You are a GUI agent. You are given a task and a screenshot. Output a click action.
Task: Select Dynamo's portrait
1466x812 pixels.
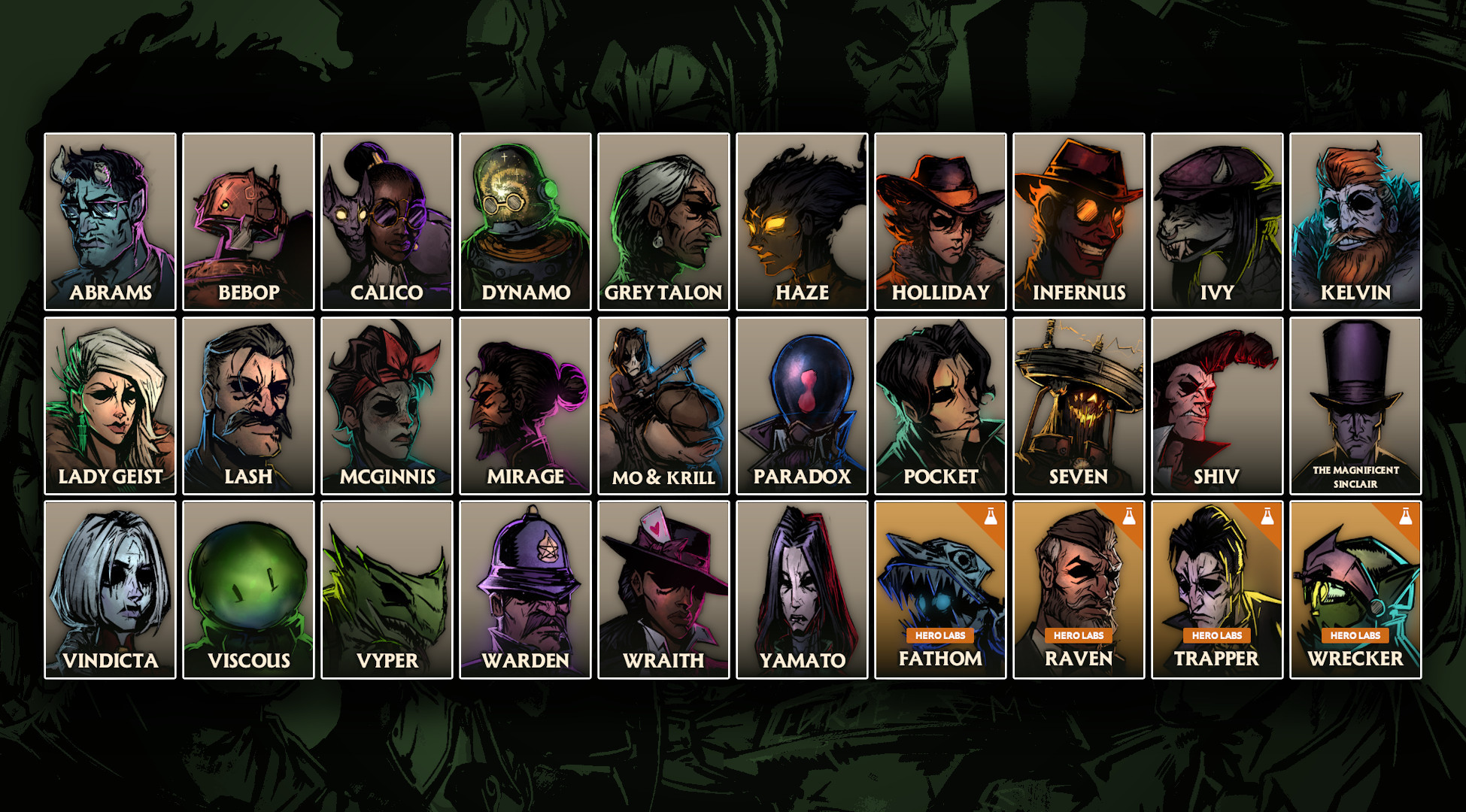524,218
